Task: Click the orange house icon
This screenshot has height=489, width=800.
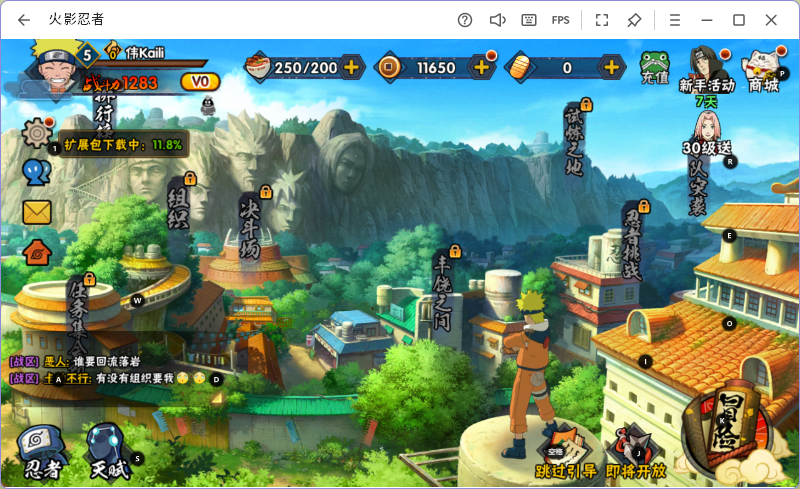Action: tap(37, 252)
